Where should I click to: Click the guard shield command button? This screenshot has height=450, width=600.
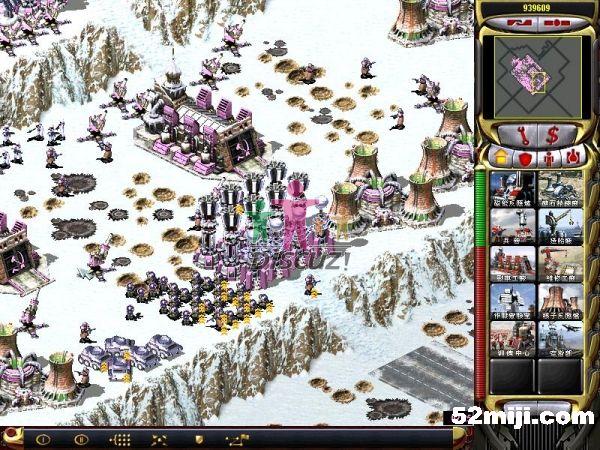(198, 439)
